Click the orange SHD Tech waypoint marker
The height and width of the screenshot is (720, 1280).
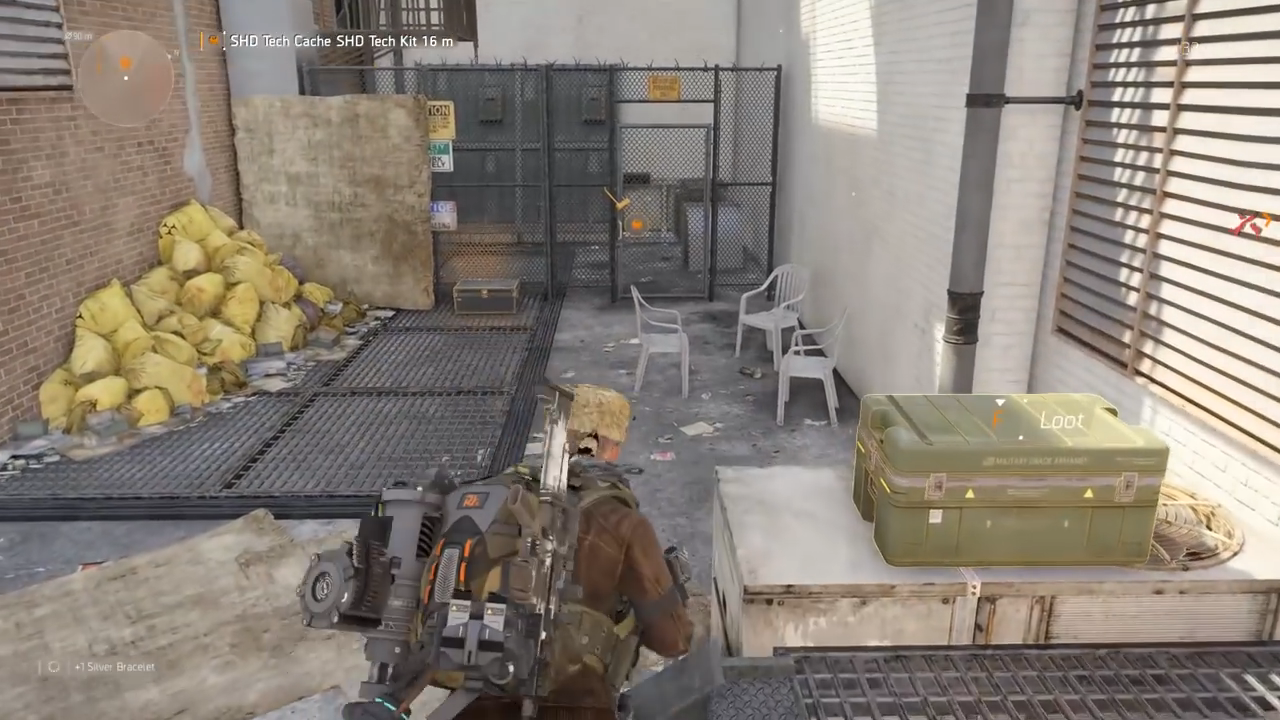pos(636,225)
